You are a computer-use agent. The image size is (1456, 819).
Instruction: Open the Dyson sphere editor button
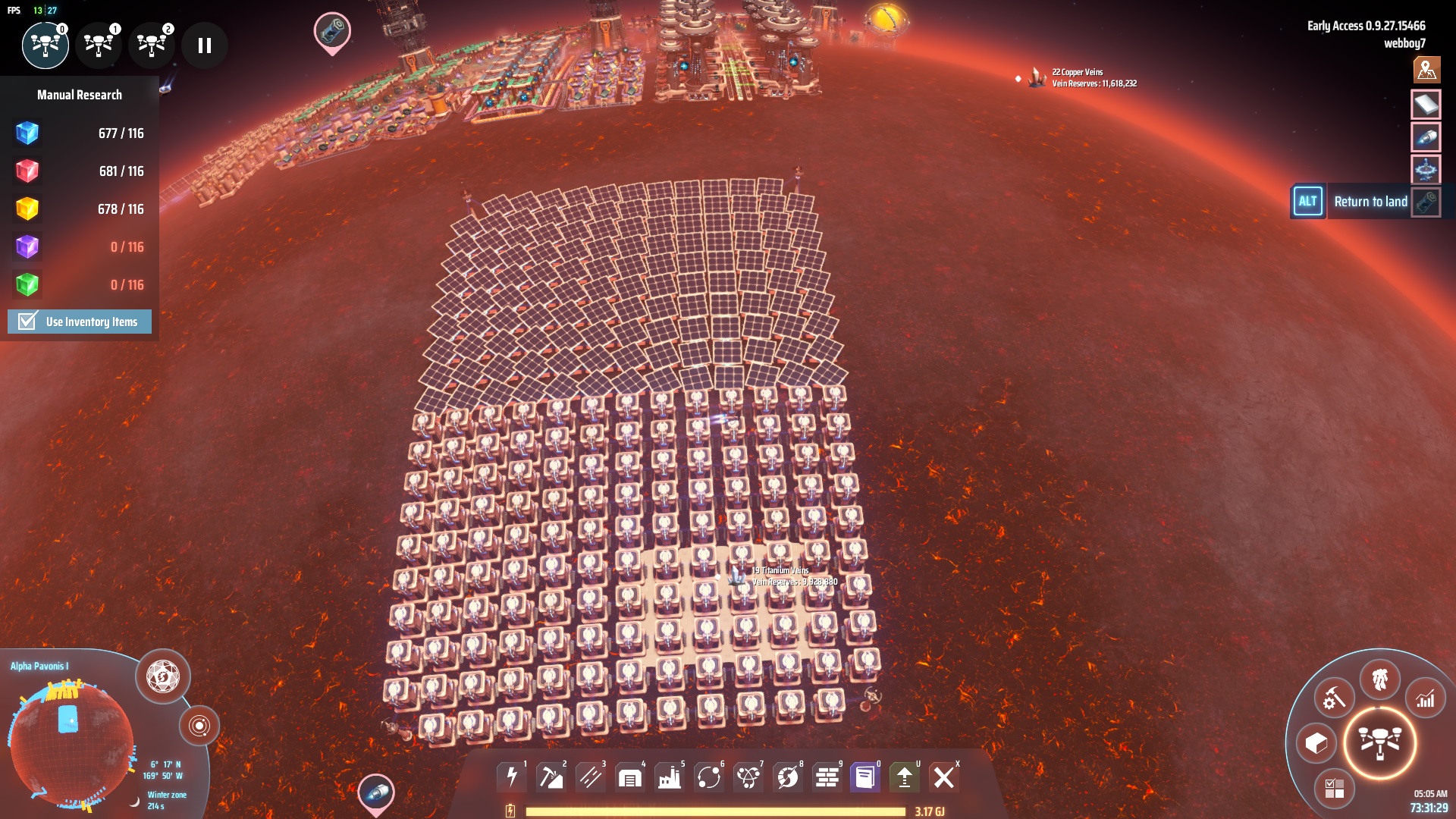click(162, 676)
